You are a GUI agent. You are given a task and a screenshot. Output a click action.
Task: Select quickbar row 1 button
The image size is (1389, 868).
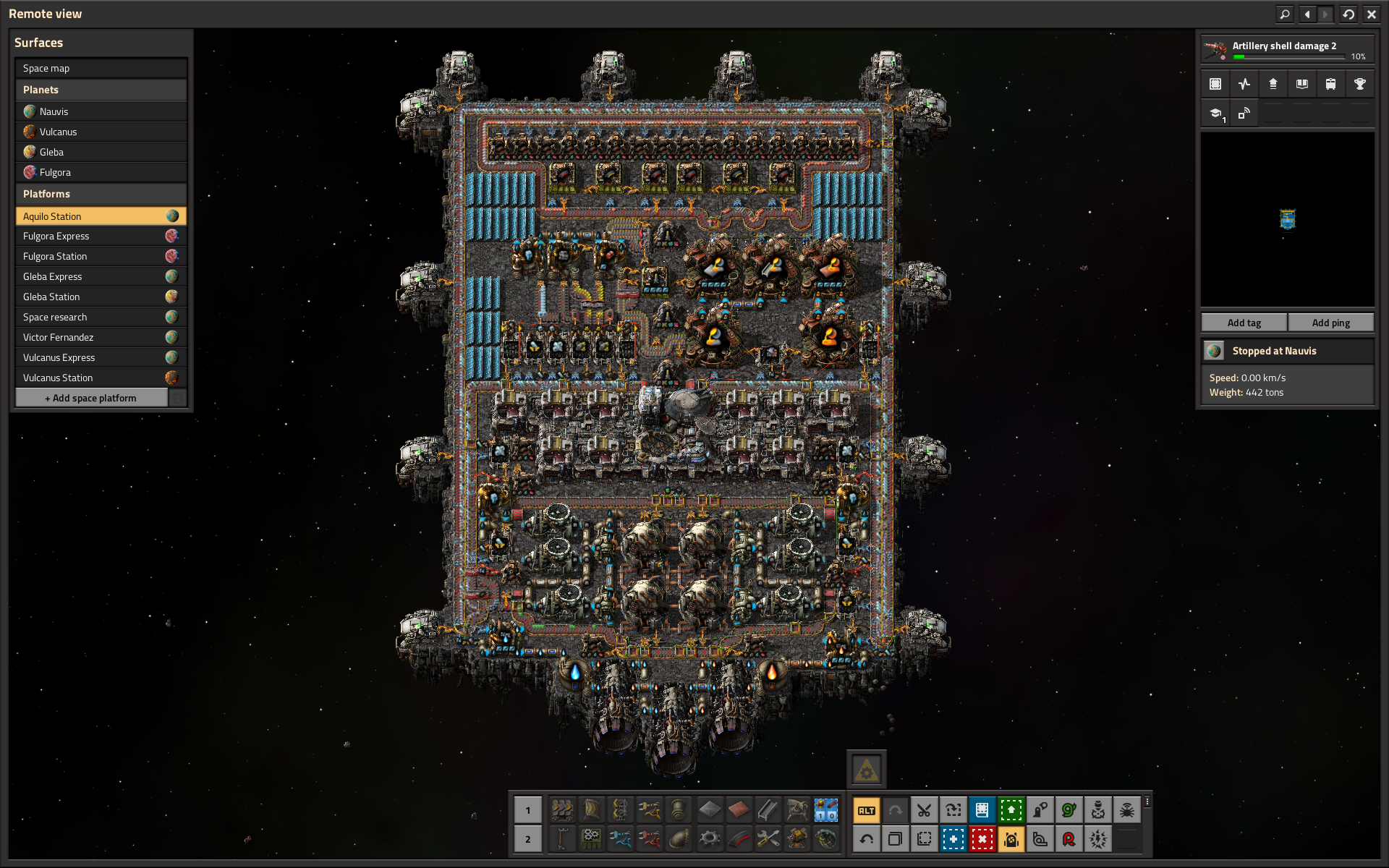(x=527, y=810)
